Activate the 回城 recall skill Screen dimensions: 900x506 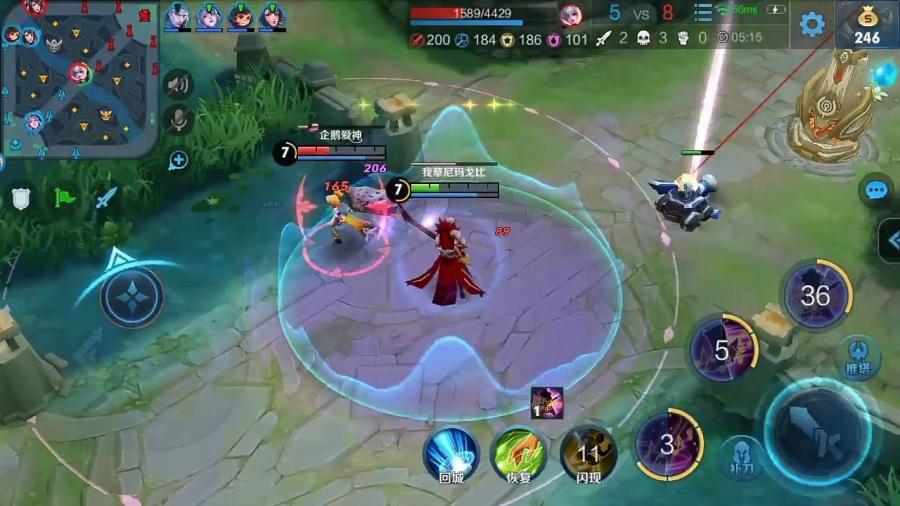click(451, 451)
